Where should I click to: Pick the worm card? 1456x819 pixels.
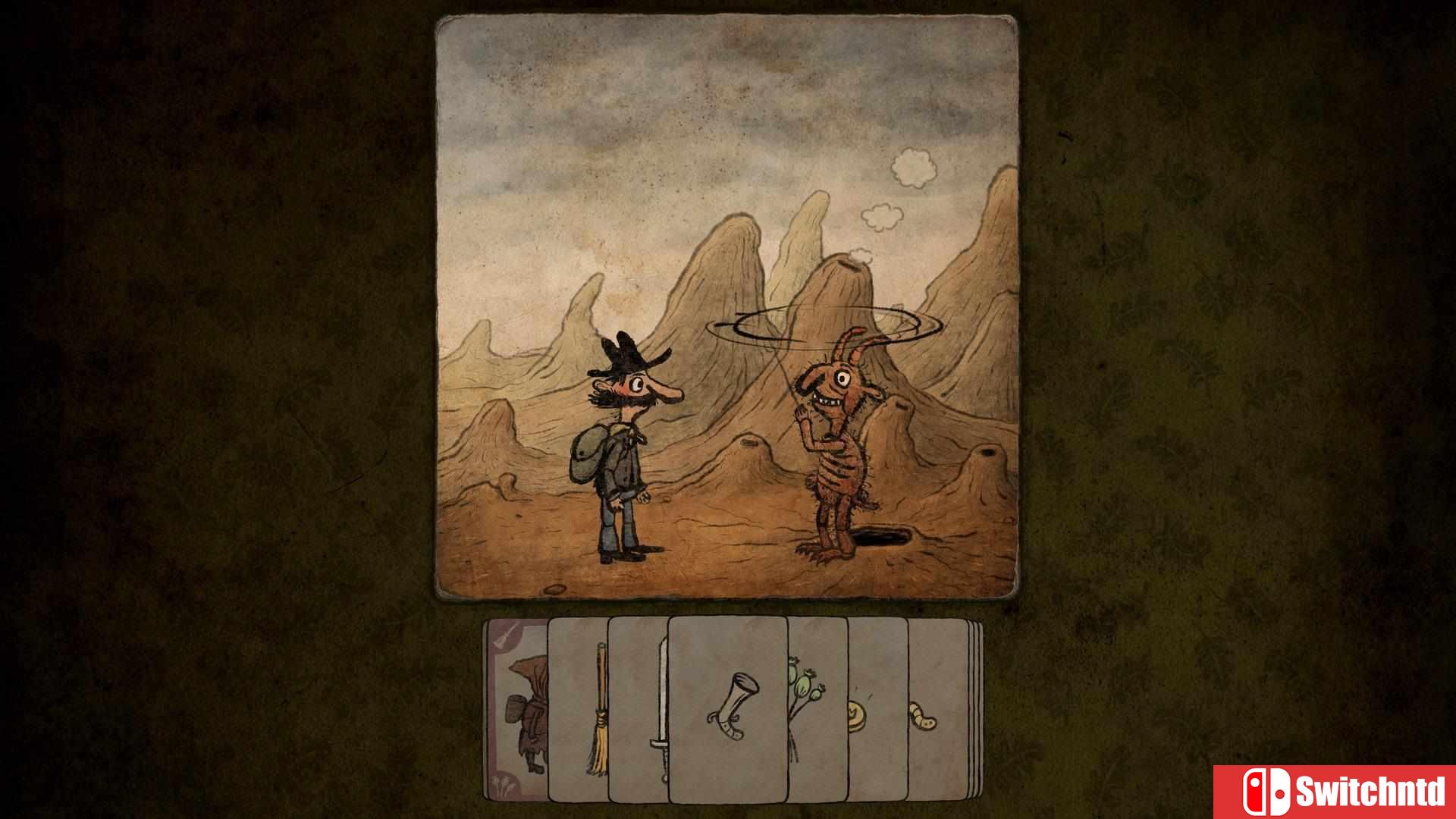921,717
